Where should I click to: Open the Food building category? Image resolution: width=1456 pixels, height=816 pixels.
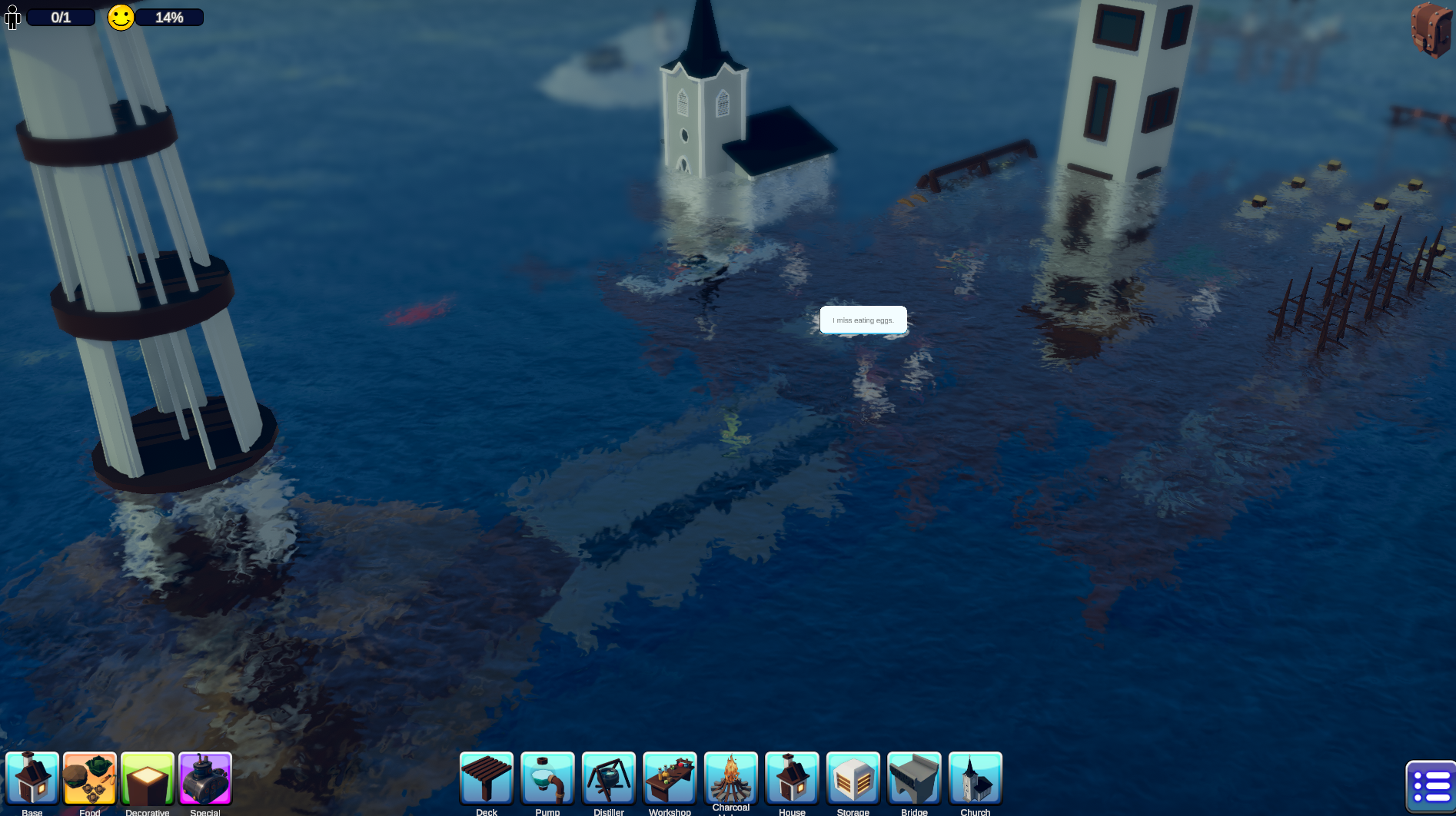(90, 778)
